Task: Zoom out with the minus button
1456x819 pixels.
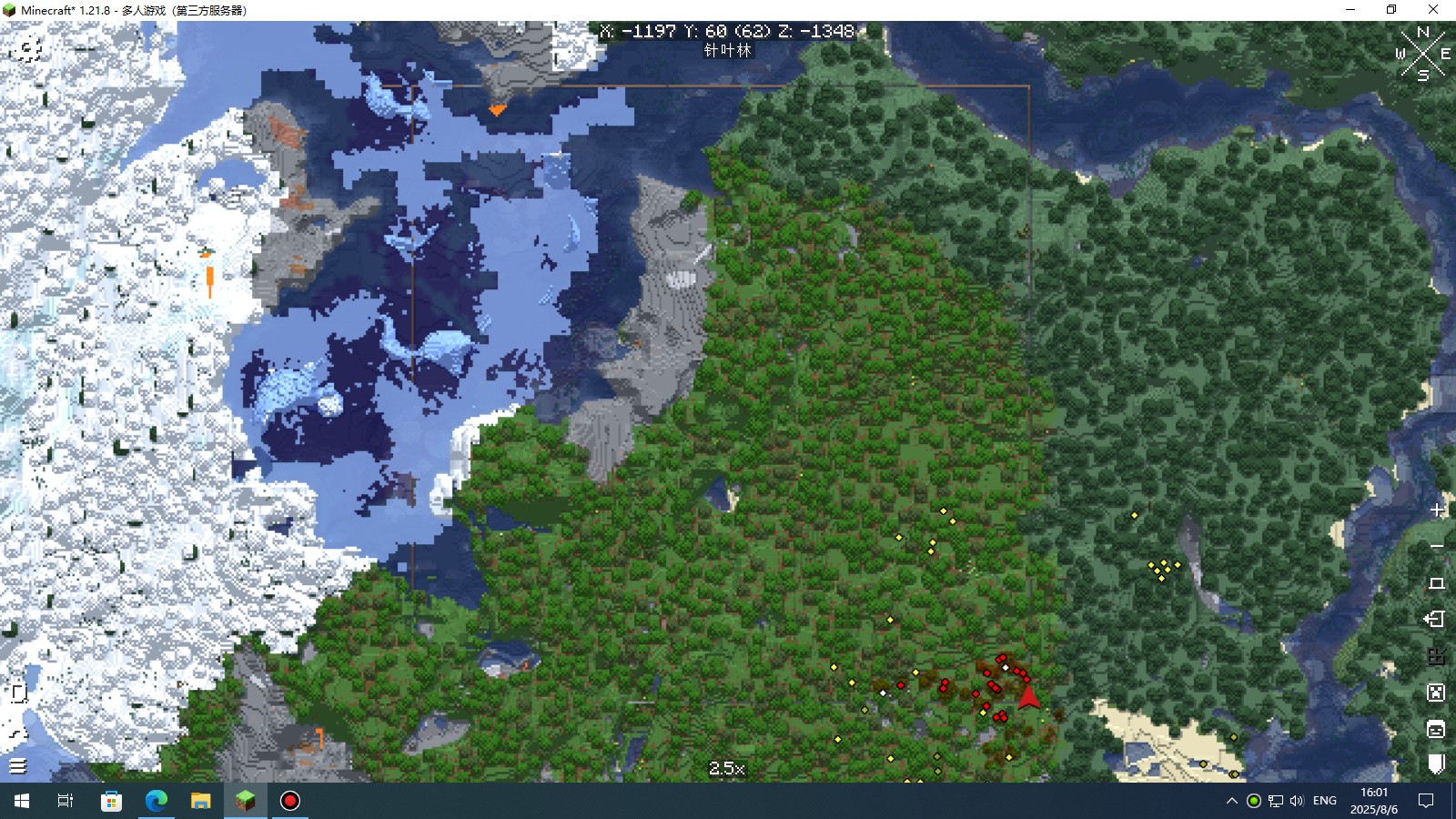Action: coord(1437,546)
